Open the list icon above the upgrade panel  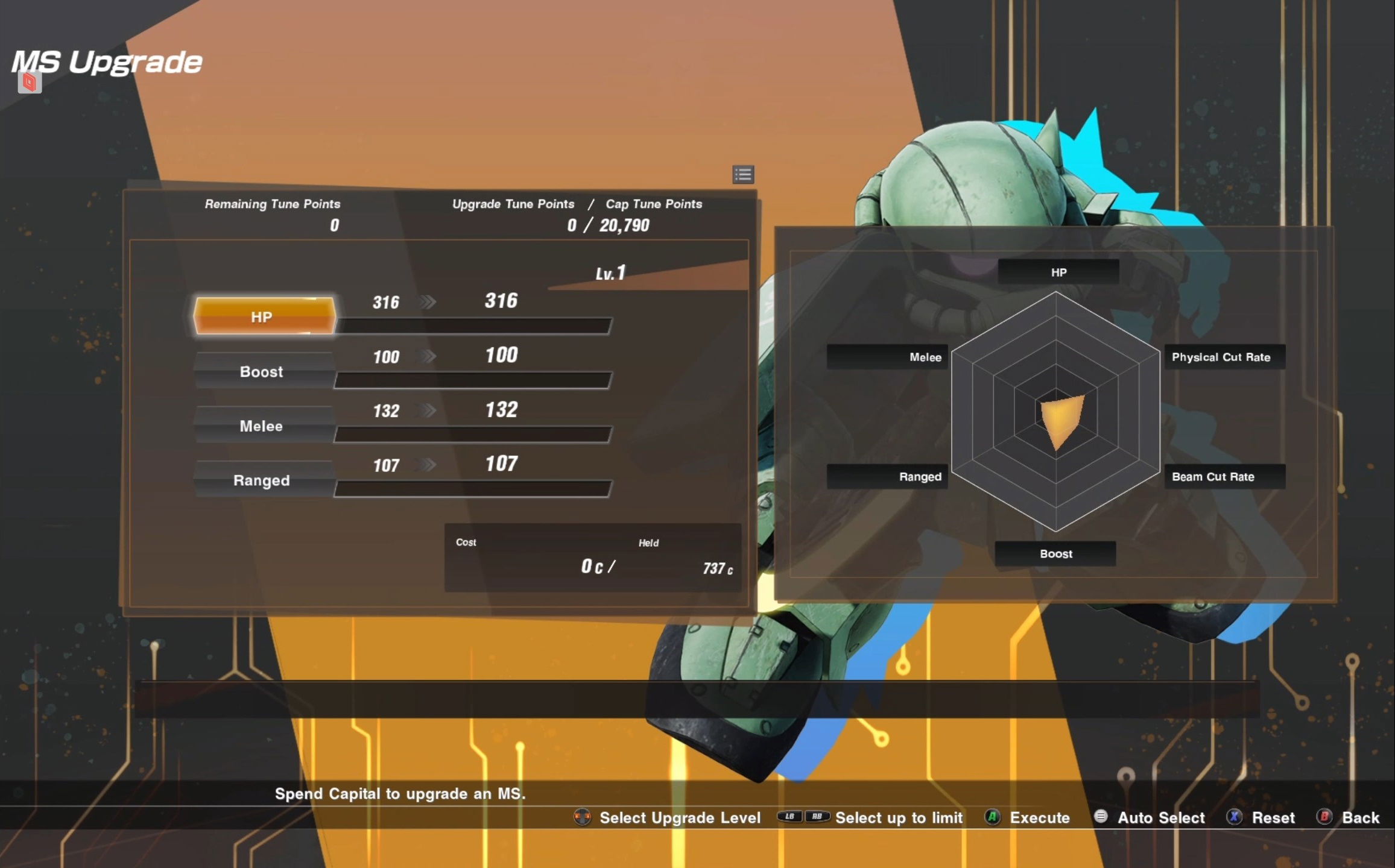pos(743,175)
